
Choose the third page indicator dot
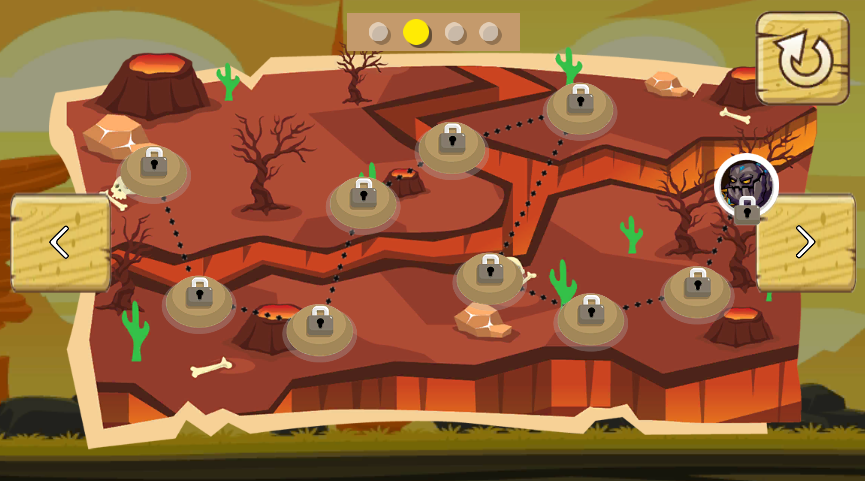point(454,33)
